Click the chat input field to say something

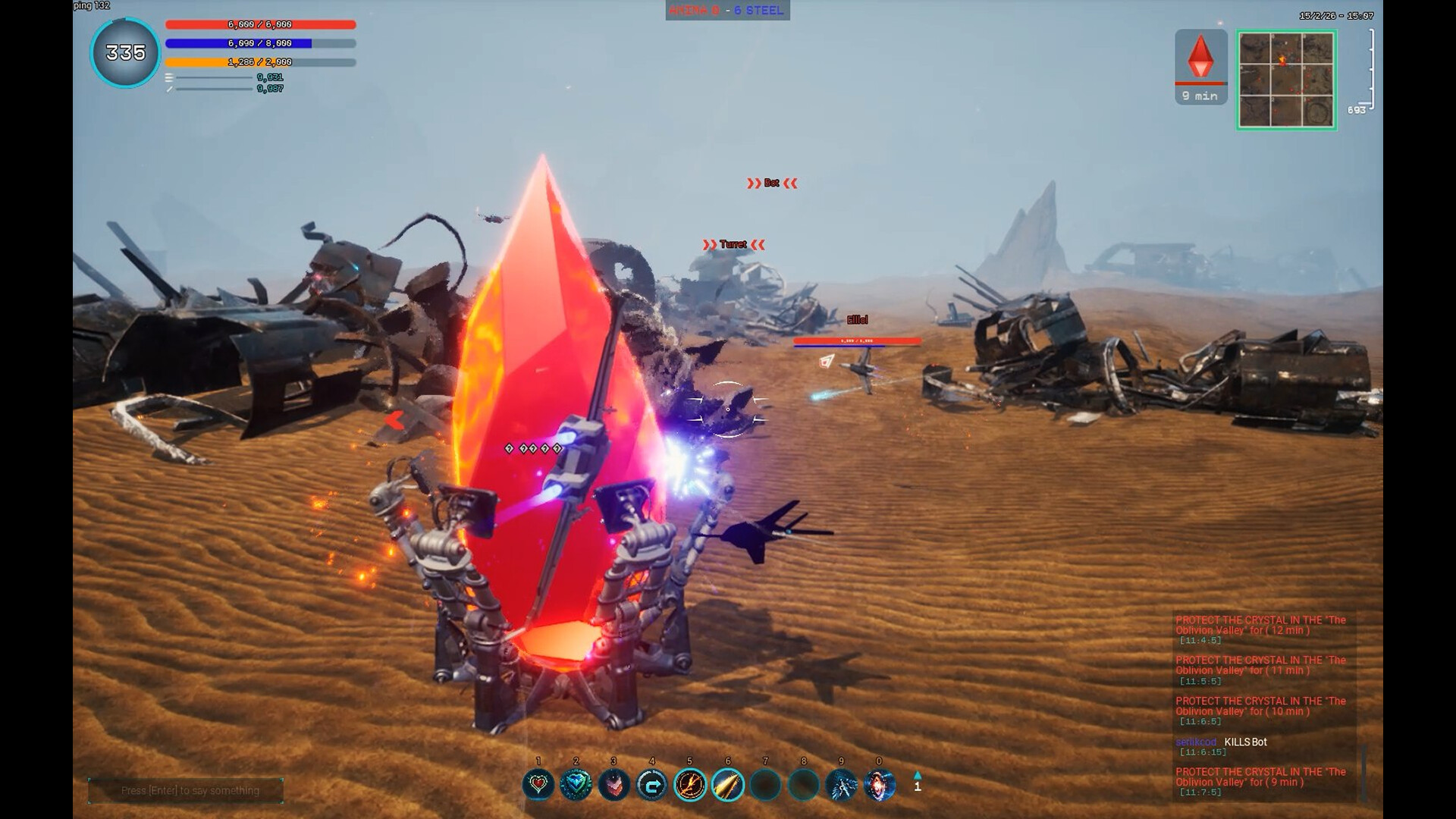(186, 789)
